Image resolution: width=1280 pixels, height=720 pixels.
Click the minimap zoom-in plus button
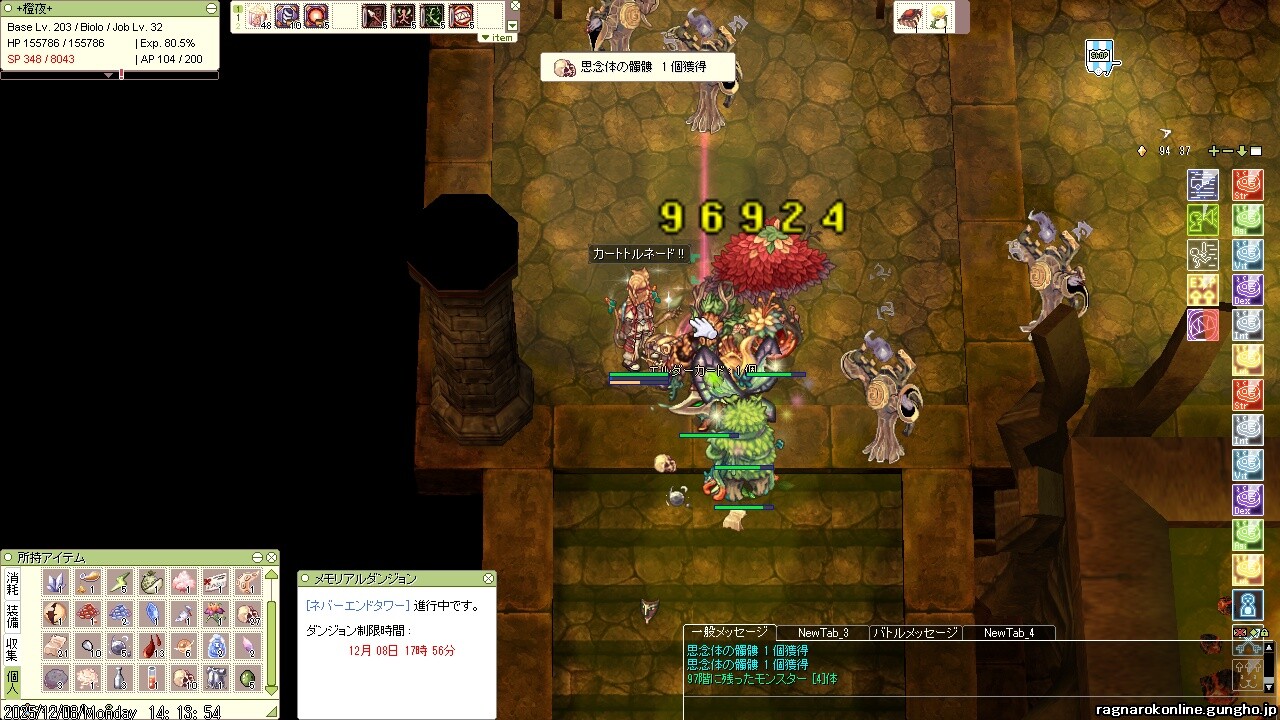(1214, 151)
